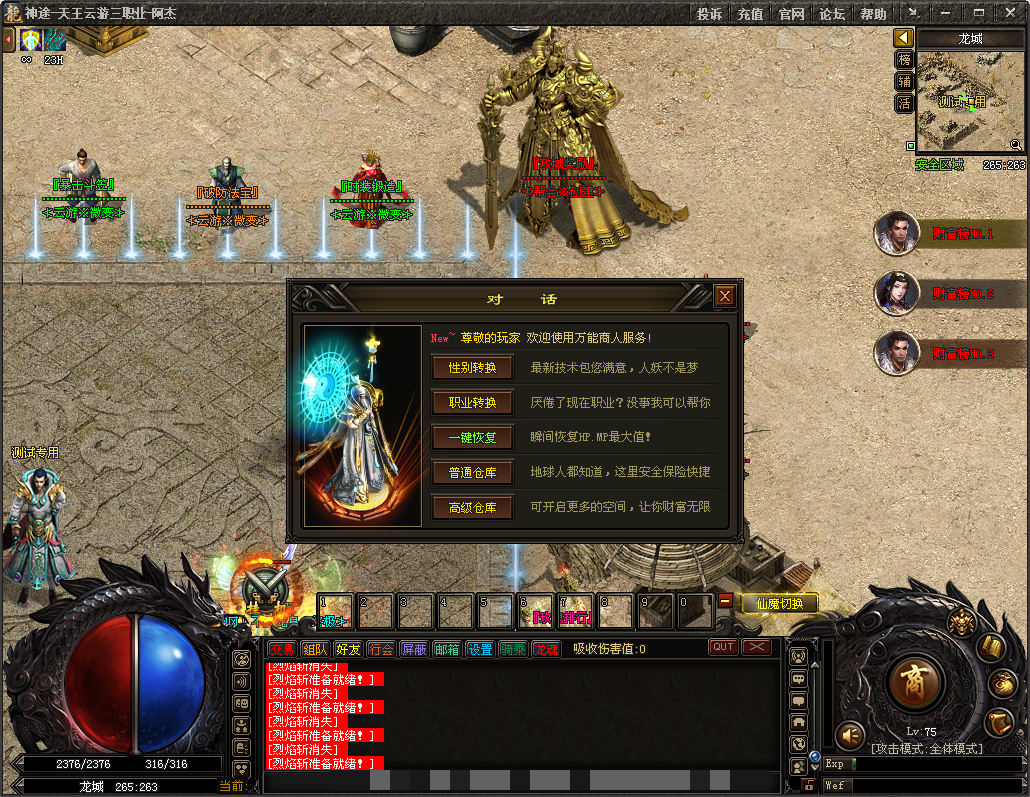Open the 普通仓库 normal warehouse
This screenshot has height=797, width=1030.
[472, 472]
